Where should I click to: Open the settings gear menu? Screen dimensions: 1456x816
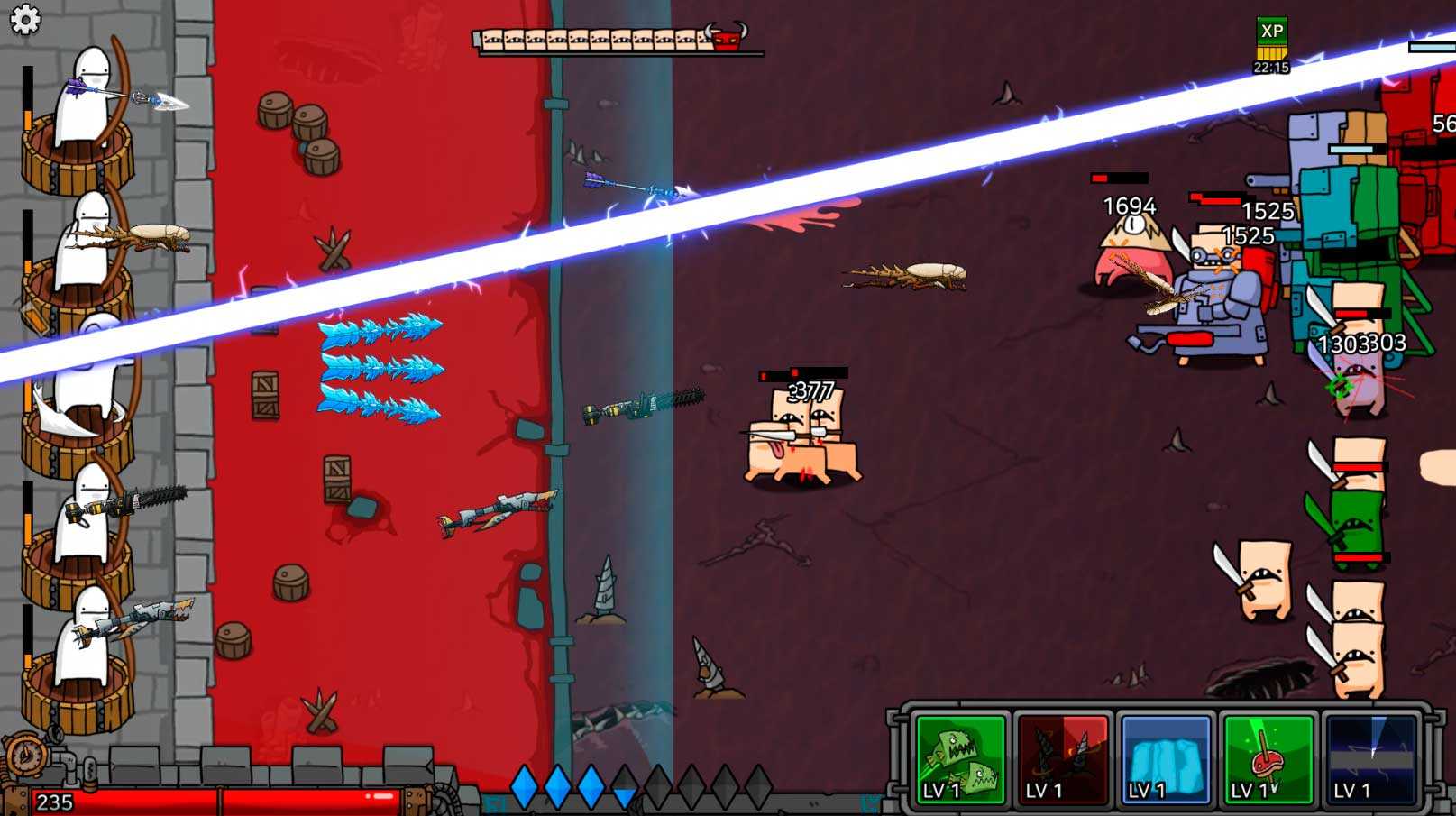(x=24, y=19)
